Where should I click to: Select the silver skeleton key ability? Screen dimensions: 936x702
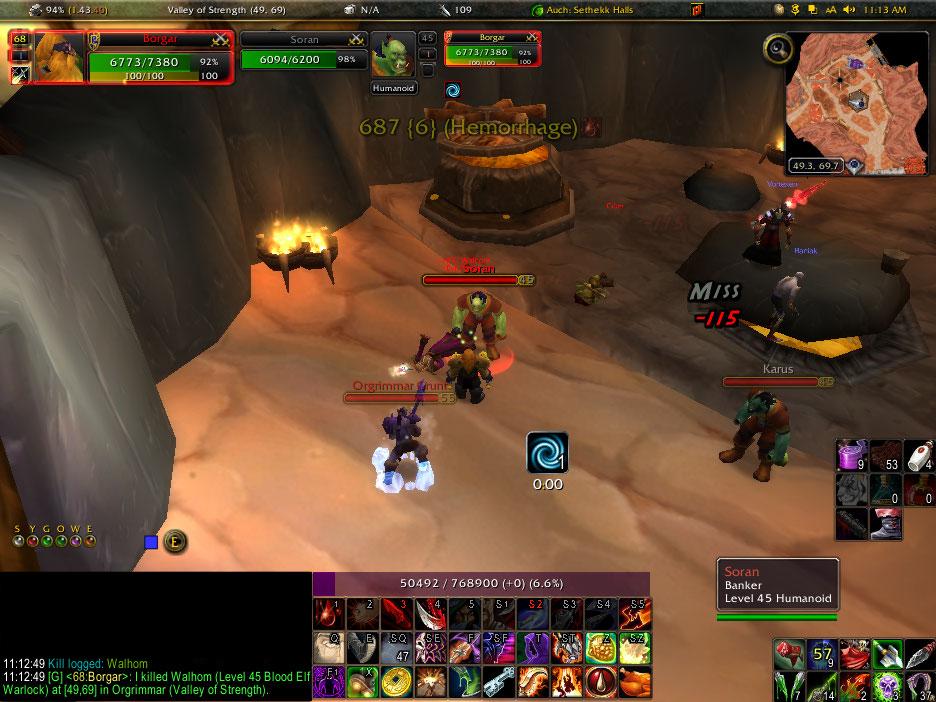point(498,683)
